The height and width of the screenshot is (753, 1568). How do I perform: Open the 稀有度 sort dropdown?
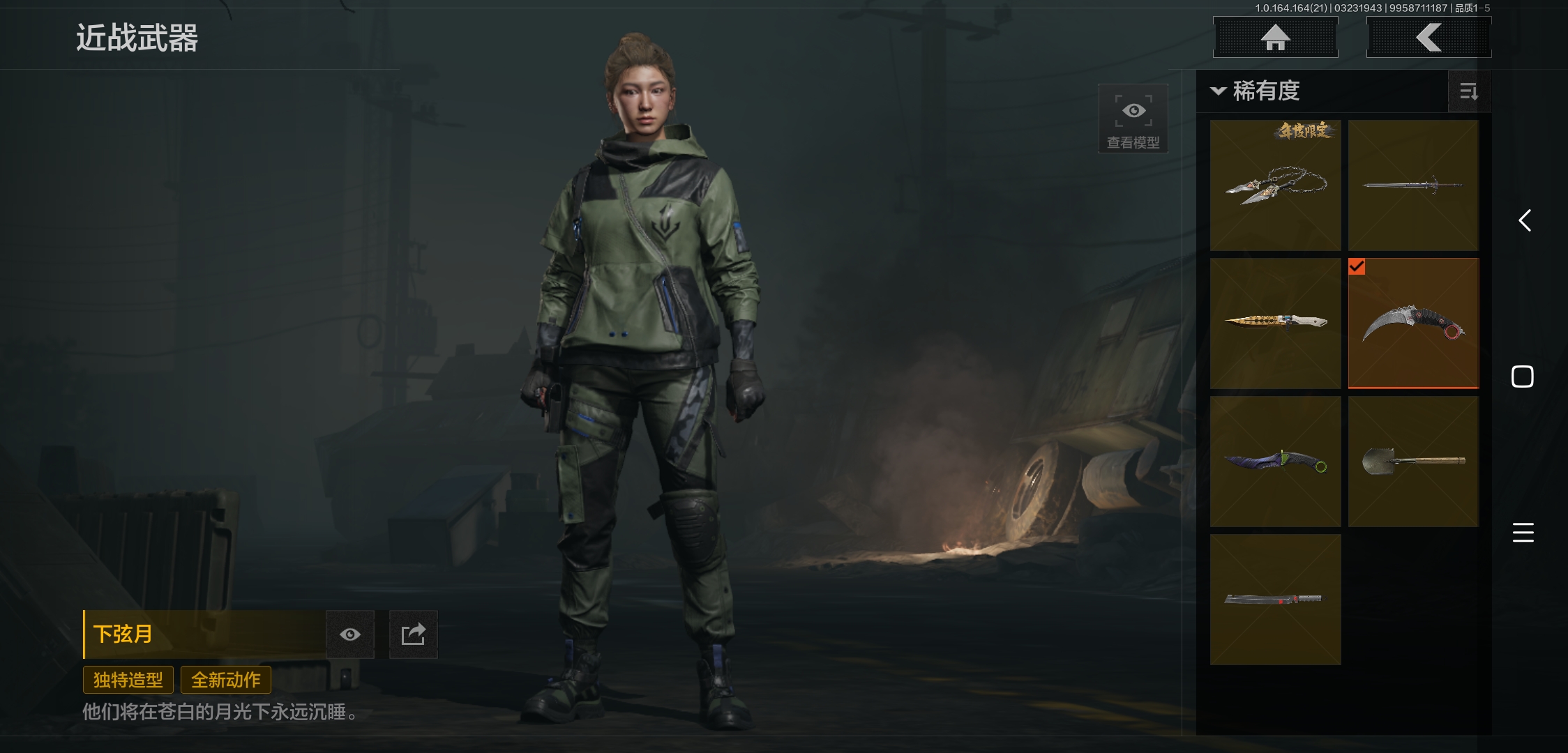pyautogui.click(x=1257, y=91)
